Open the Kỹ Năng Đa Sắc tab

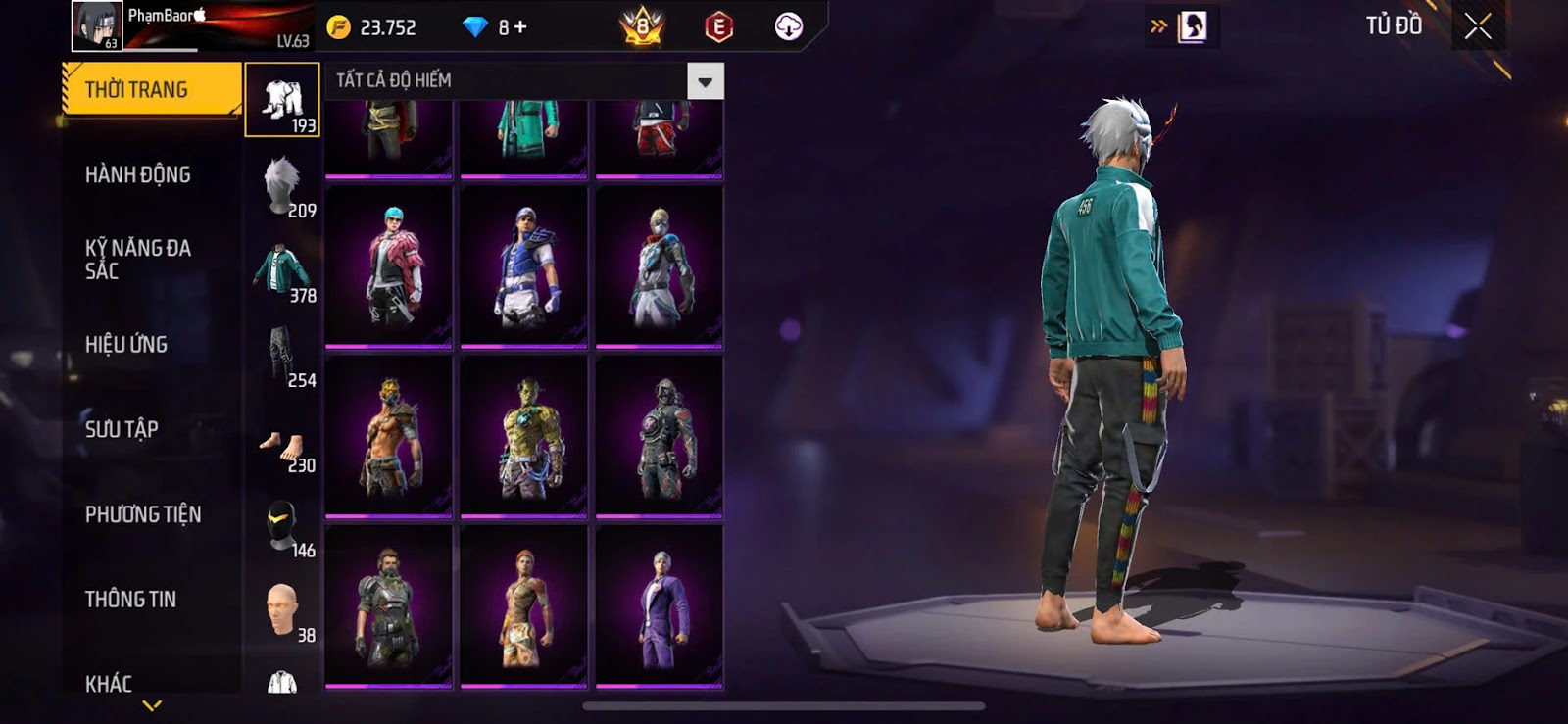click(138, 260)
